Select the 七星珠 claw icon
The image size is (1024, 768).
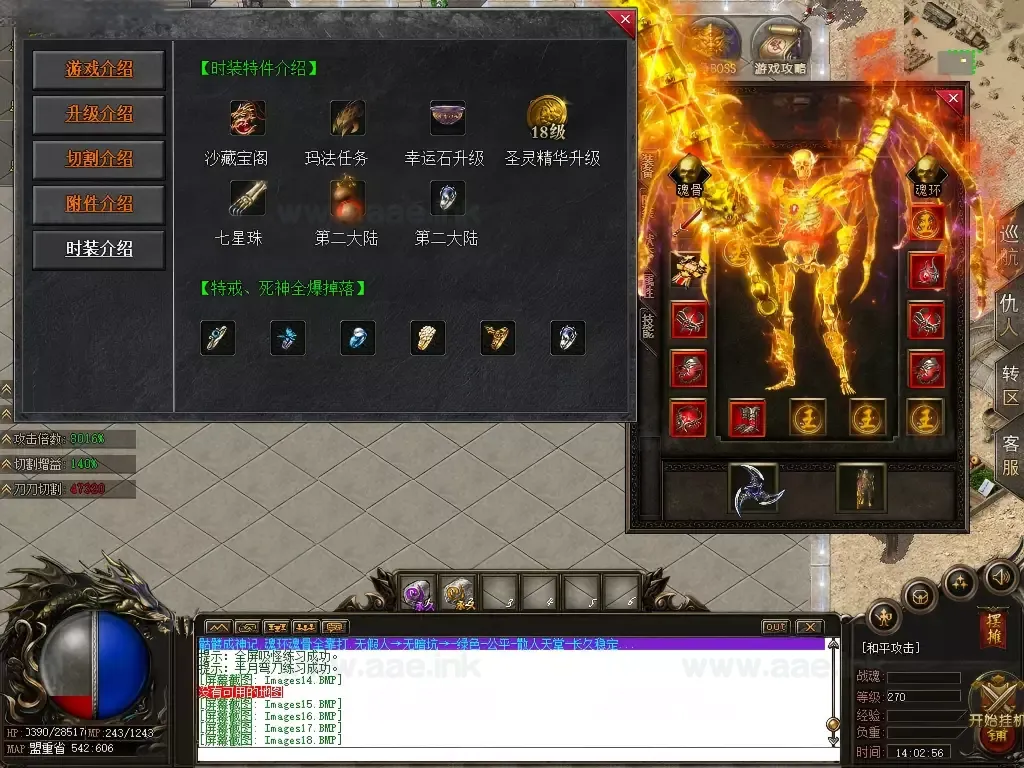click(247, 197)
